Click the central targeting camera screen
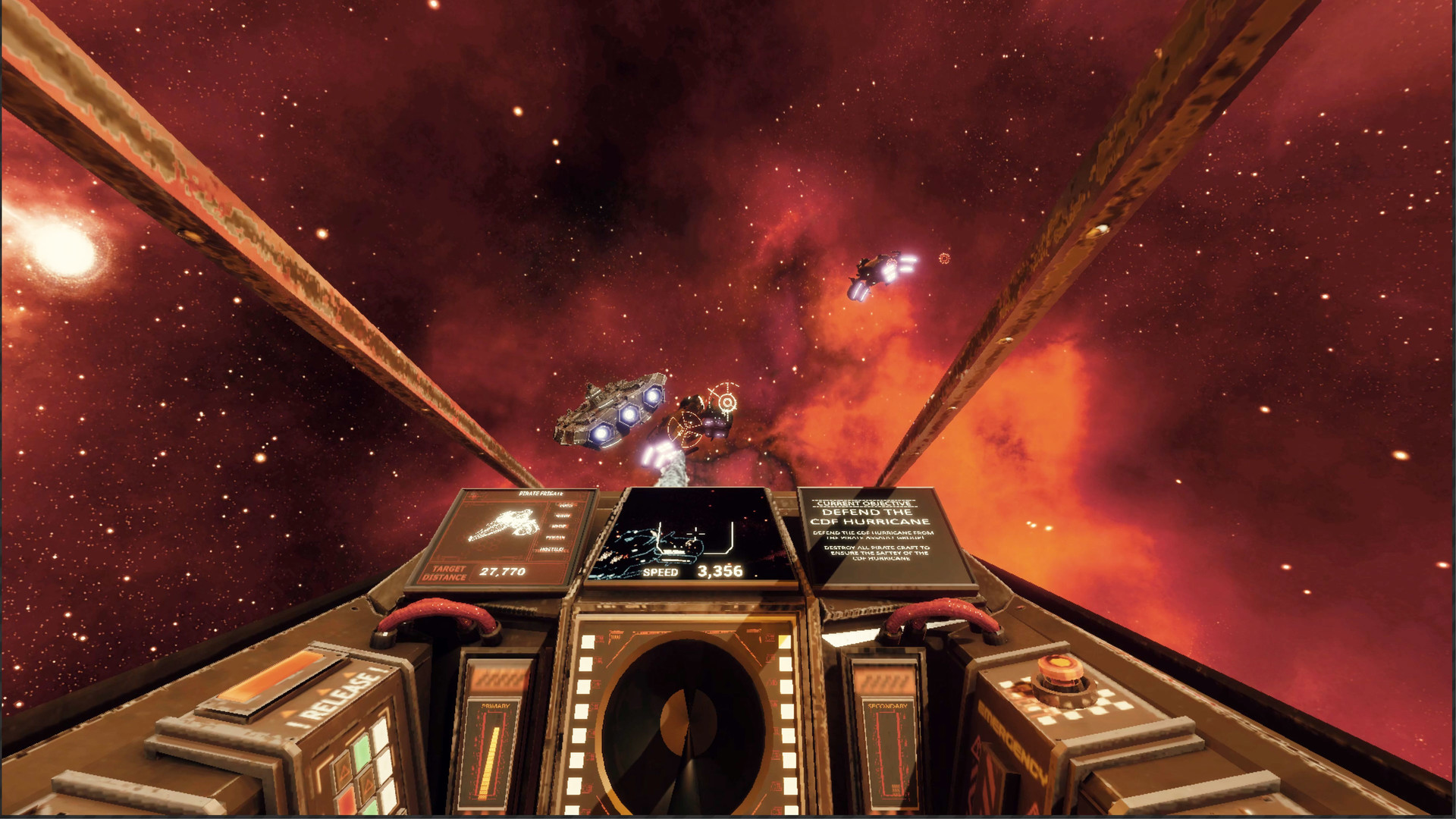The image size is (1456, 819). click(x=692, y=536)
